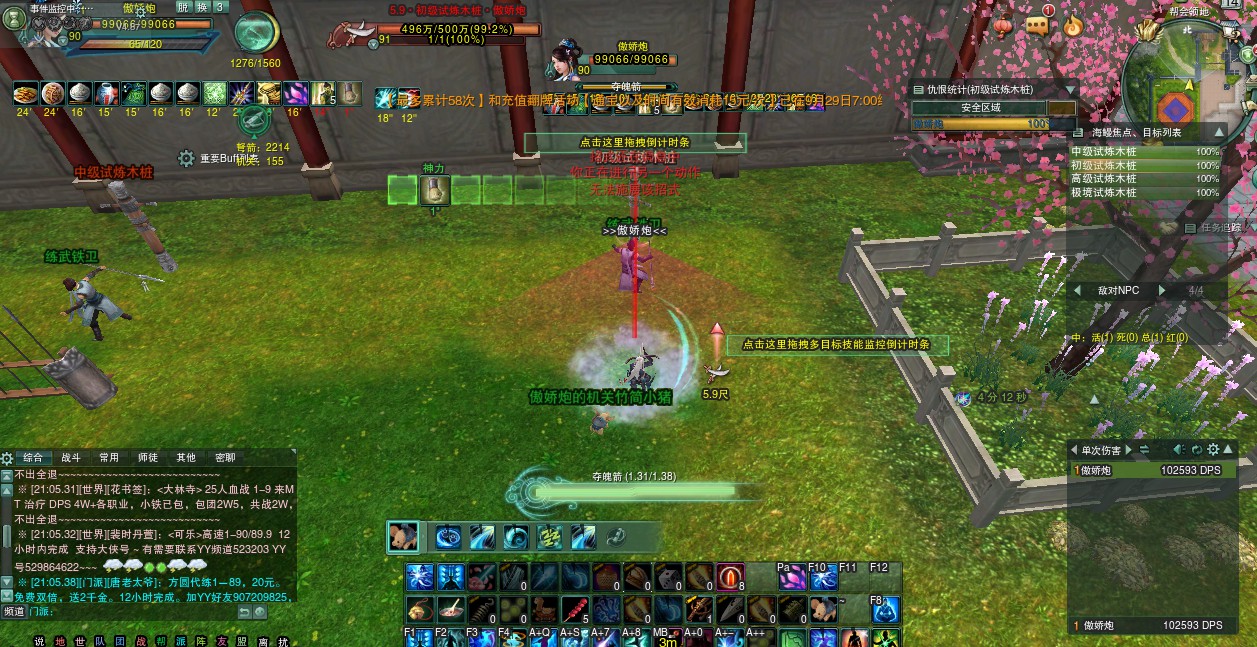This screenshot has width=1257, height=647.
Task: Click the red glowing skill with count 8
Action: pyautogui.click(x=730, y=577)
